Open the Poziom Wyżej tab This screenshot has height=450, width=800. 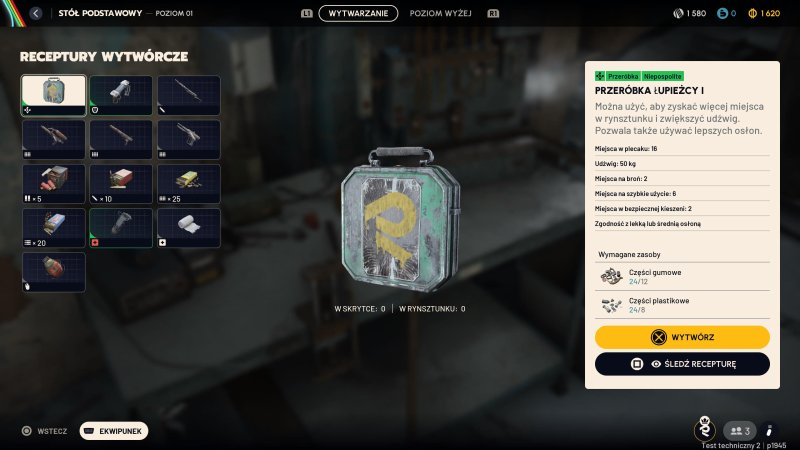tap(442, 14)
